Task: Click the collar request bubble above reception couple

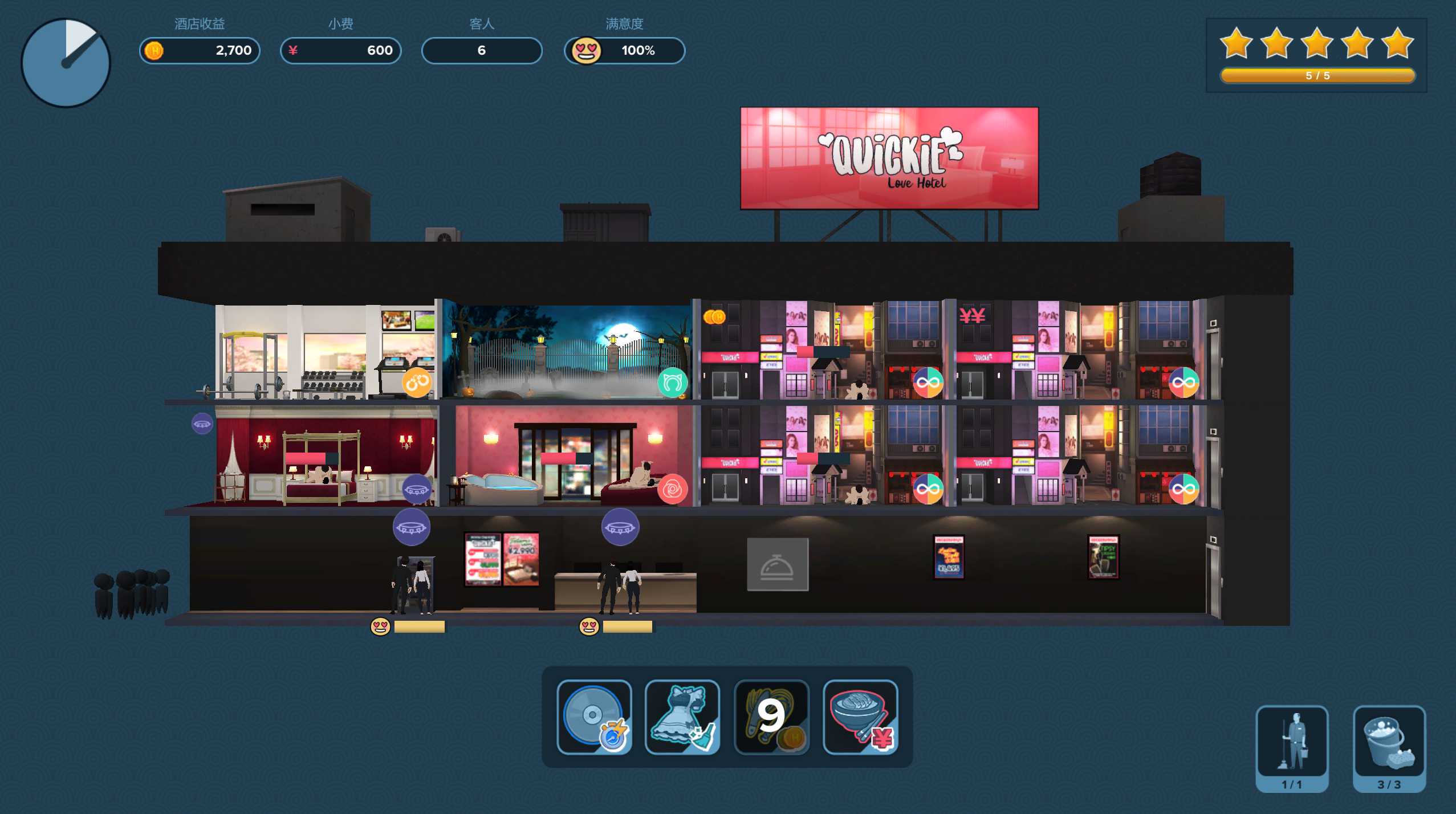Action: click(x=620, y=527)
